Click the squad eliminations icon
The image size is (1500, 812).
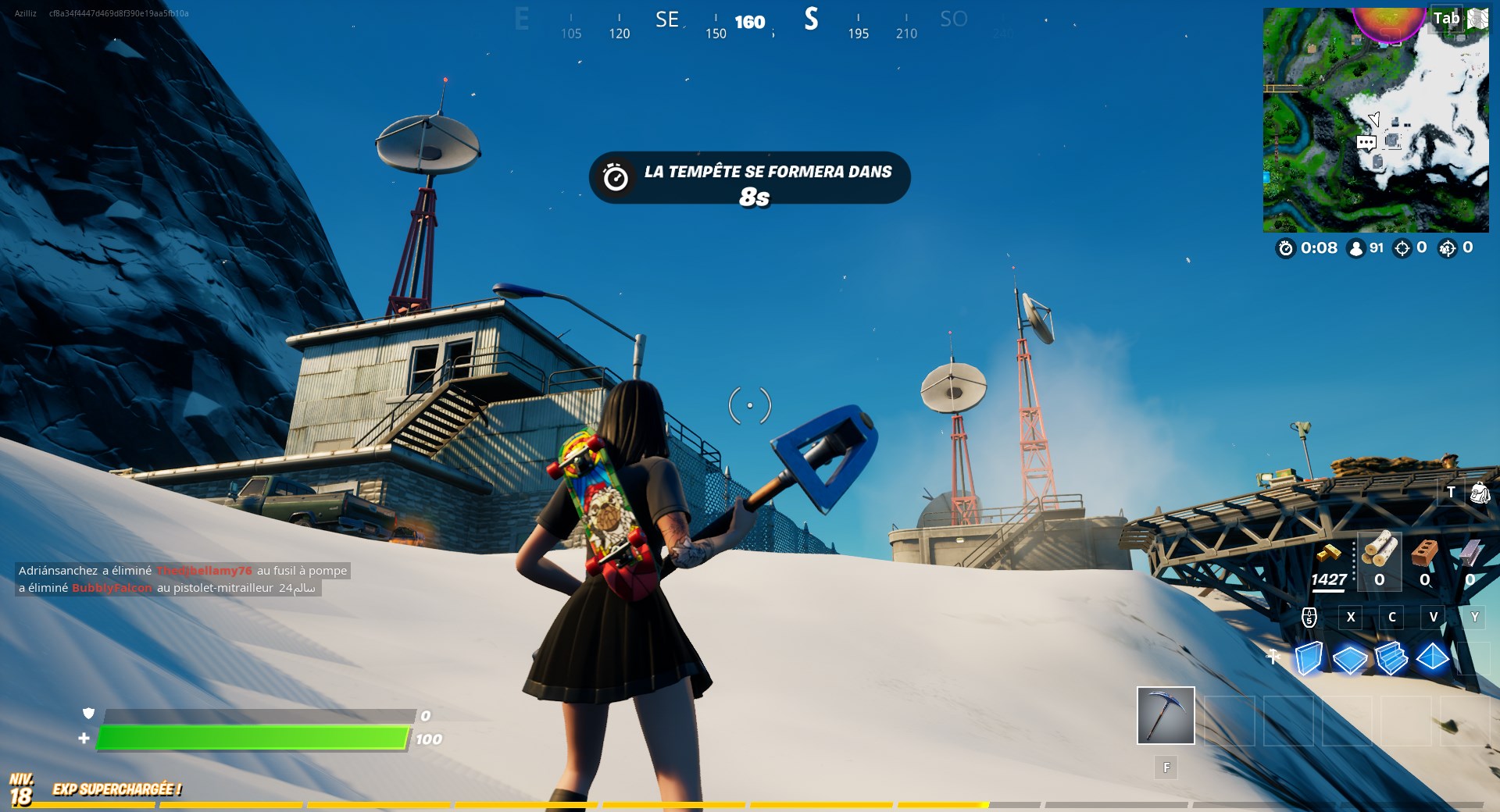1447,250
